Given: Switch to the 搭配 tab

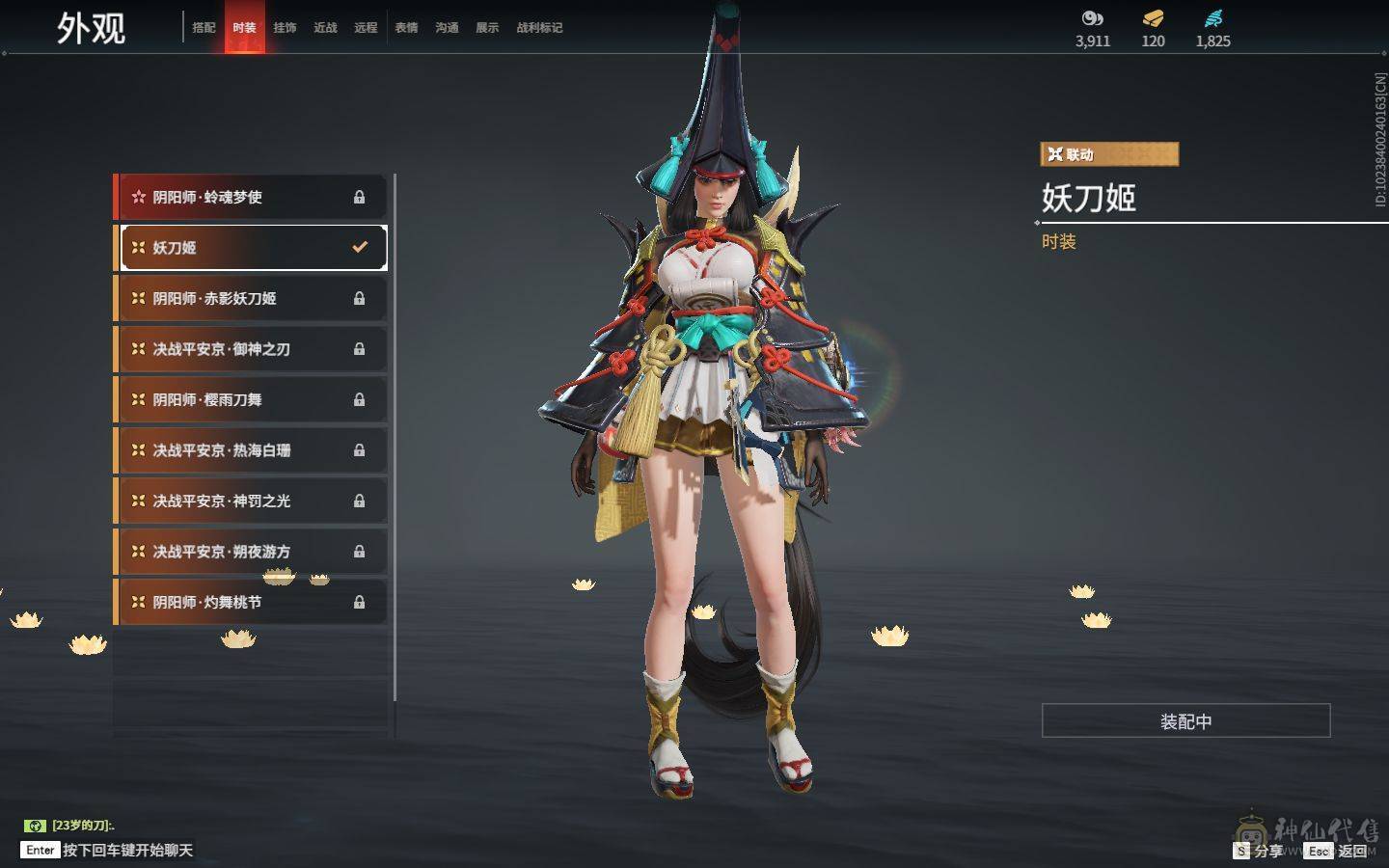Looking at the screenshot, I should click(x=204, y=28).
